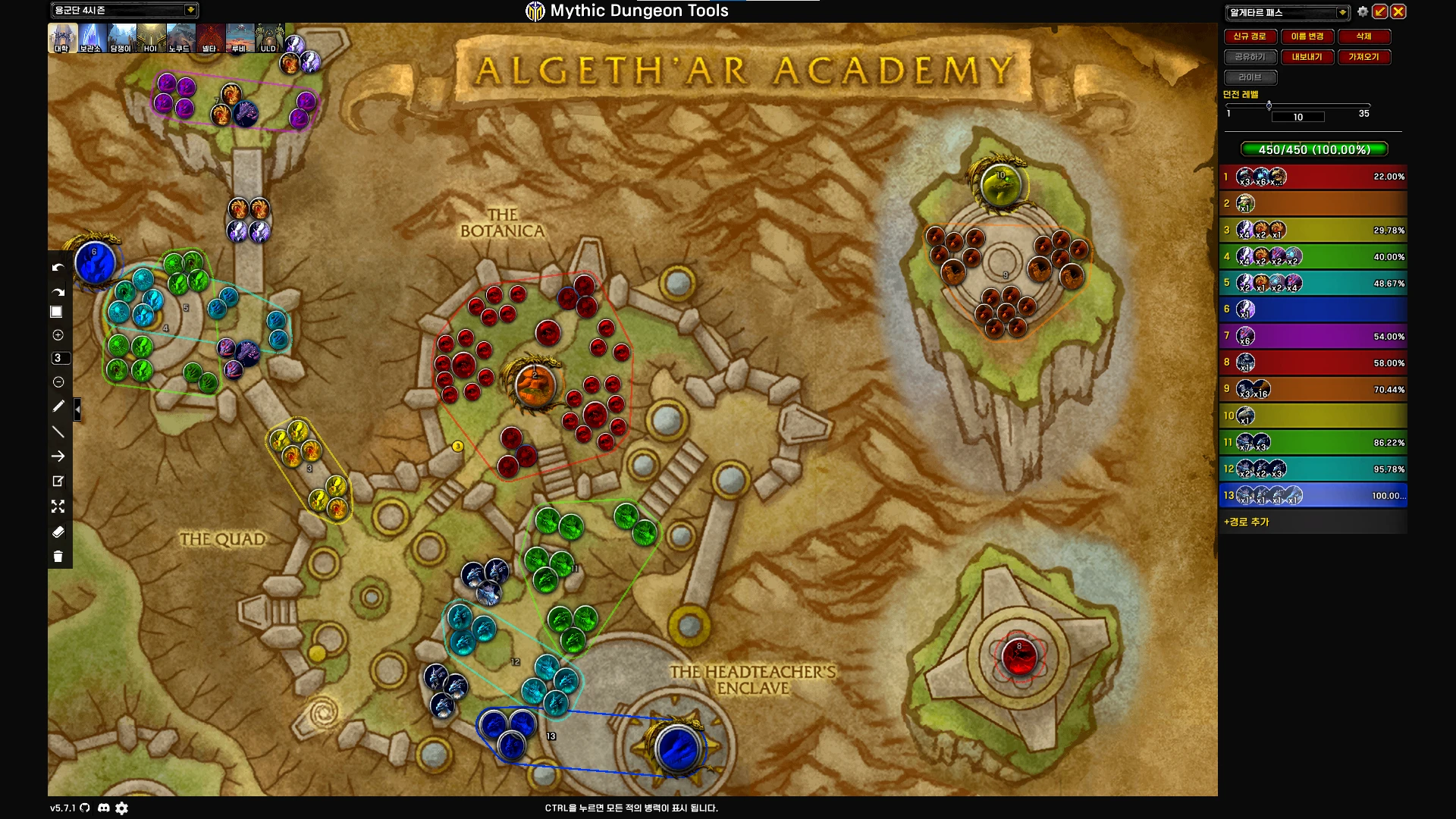Viewport: 1456px width, 819px height.
Task: Delete the route with 삭제 button
Action: (1363, 36)
